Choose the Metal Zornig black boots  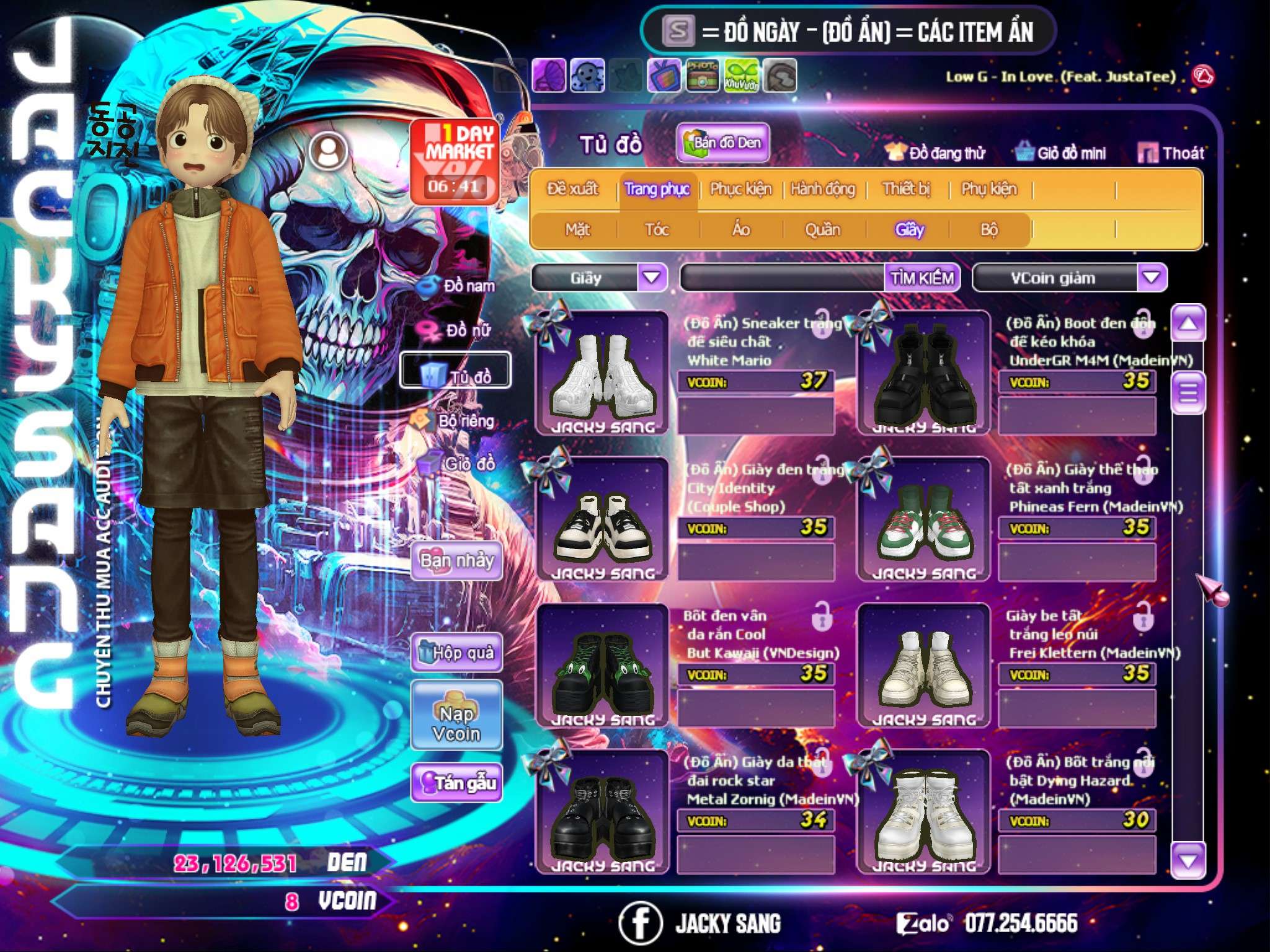pos(602,812)
